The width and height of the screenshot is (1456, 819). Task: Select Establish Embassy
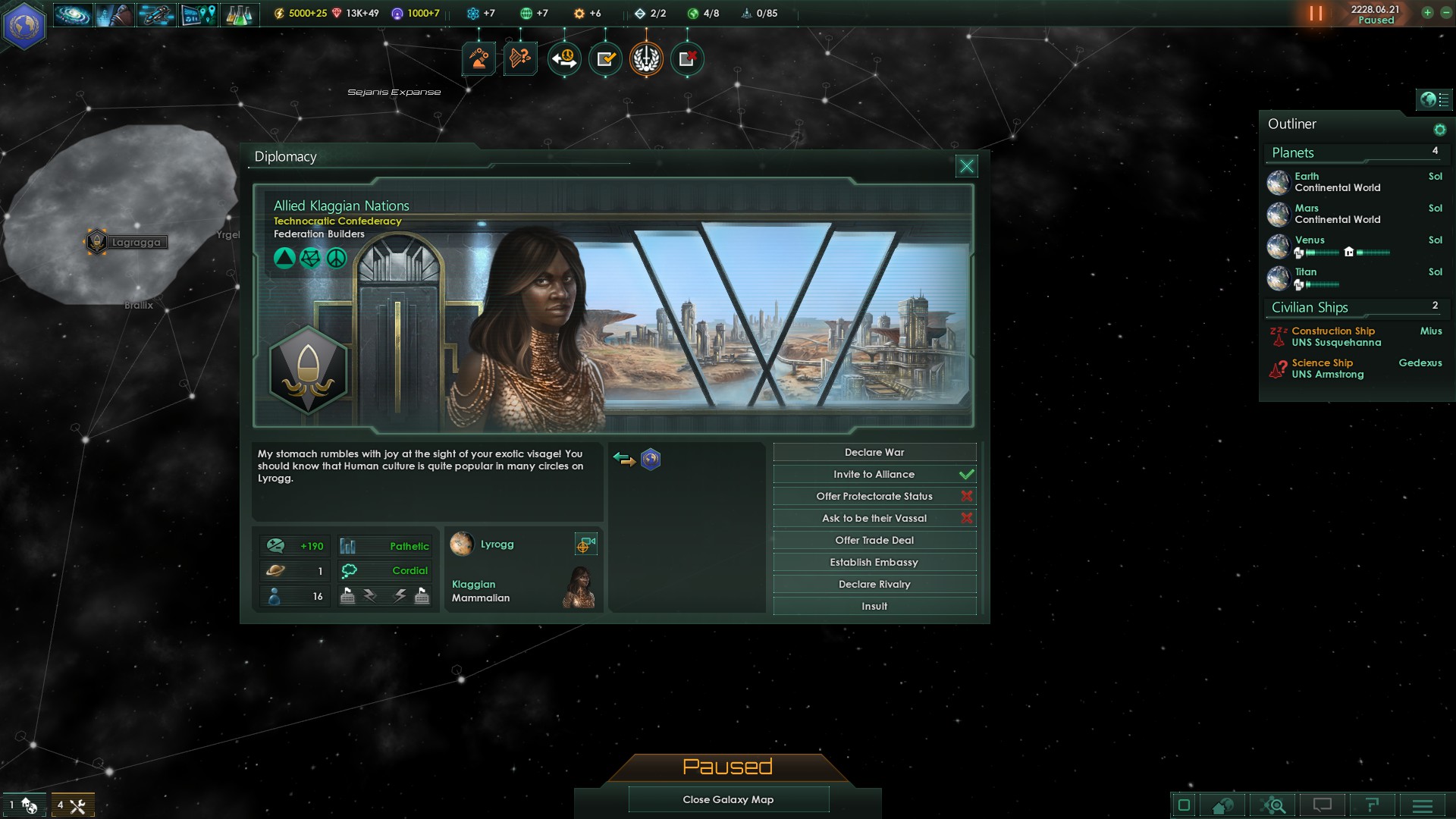point(874,563)
